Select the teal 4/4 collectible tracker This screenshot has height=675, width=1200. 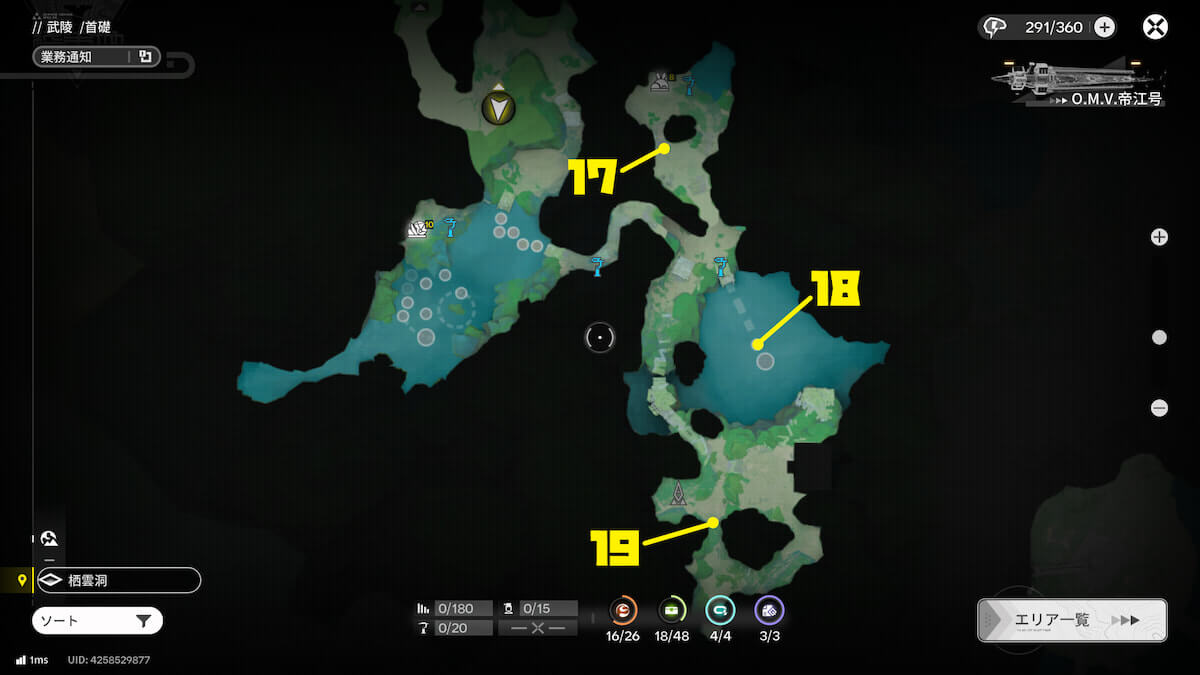coord(719,610)
